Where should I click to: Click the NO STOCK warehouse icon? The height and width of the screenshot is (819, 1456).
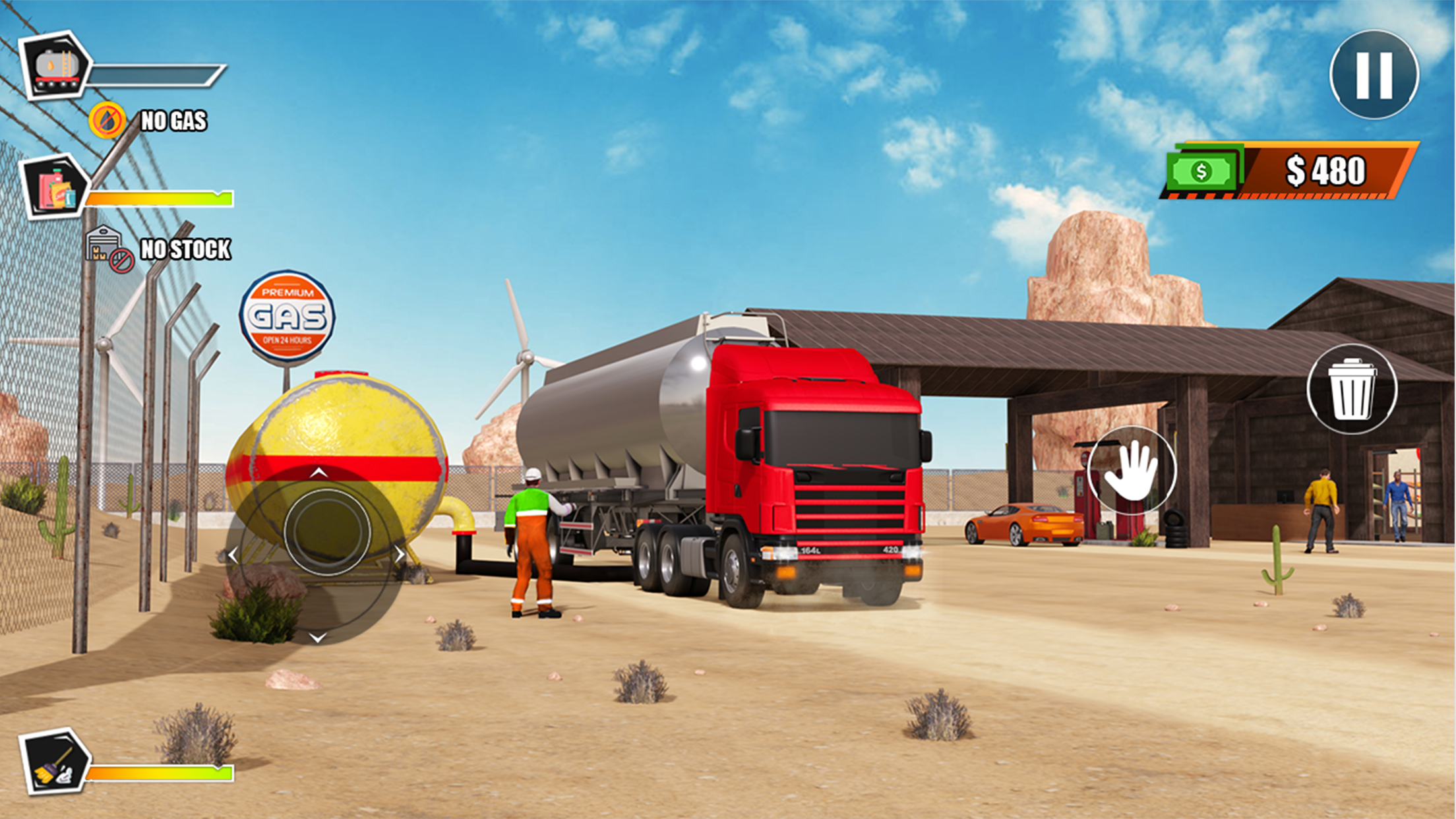tap(105, 245)
